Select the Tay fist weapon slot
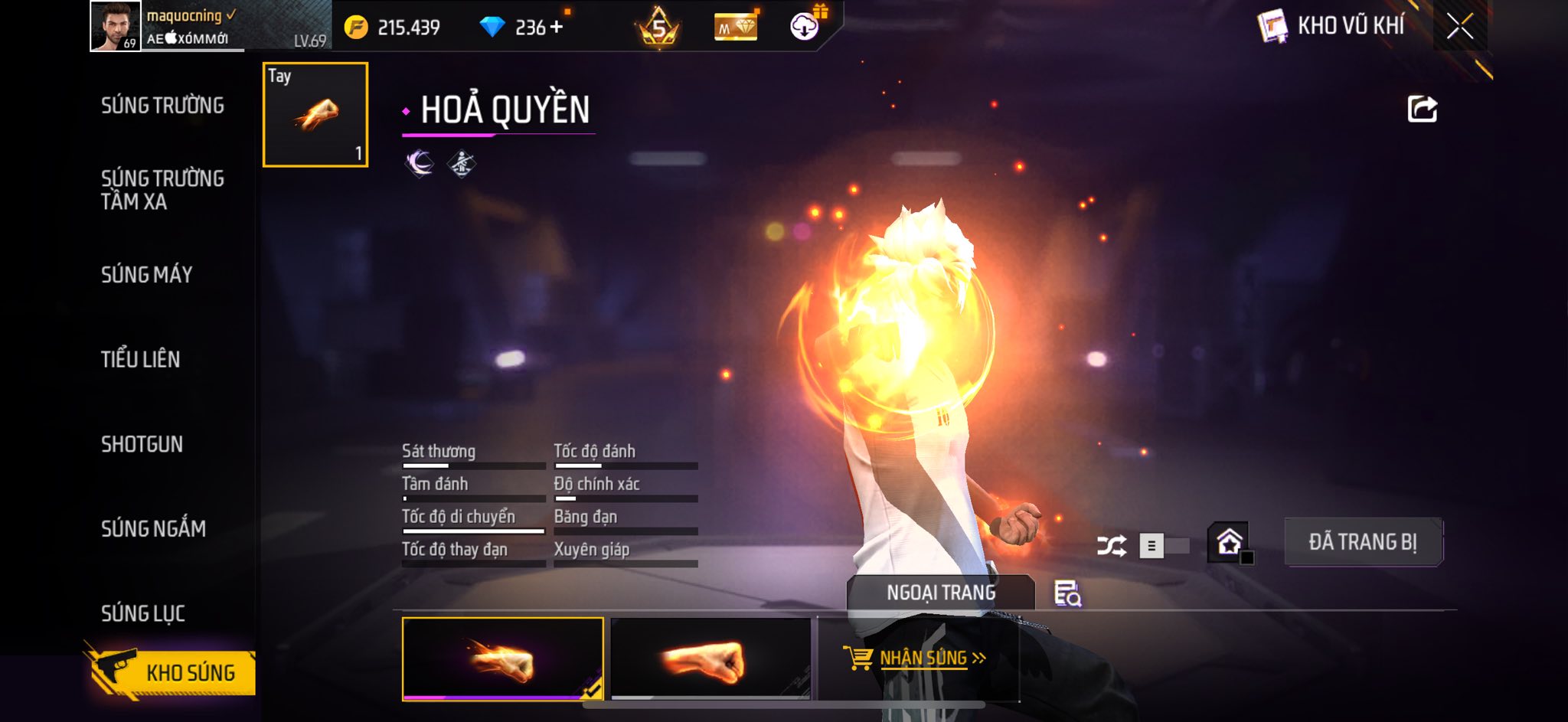 [x=315, y=115]
